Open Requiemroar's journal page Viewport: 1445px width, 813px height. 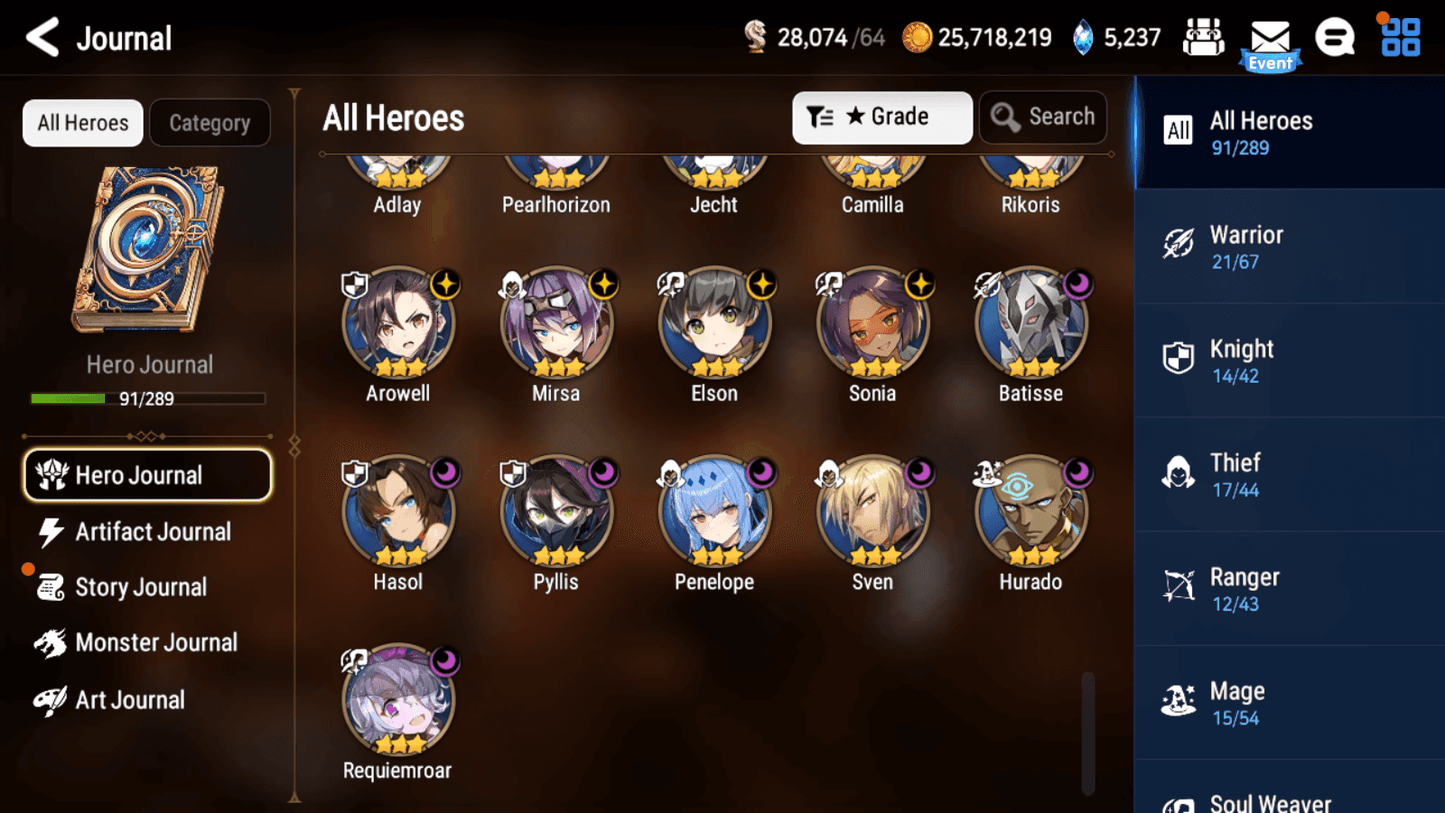pos(398,700)
